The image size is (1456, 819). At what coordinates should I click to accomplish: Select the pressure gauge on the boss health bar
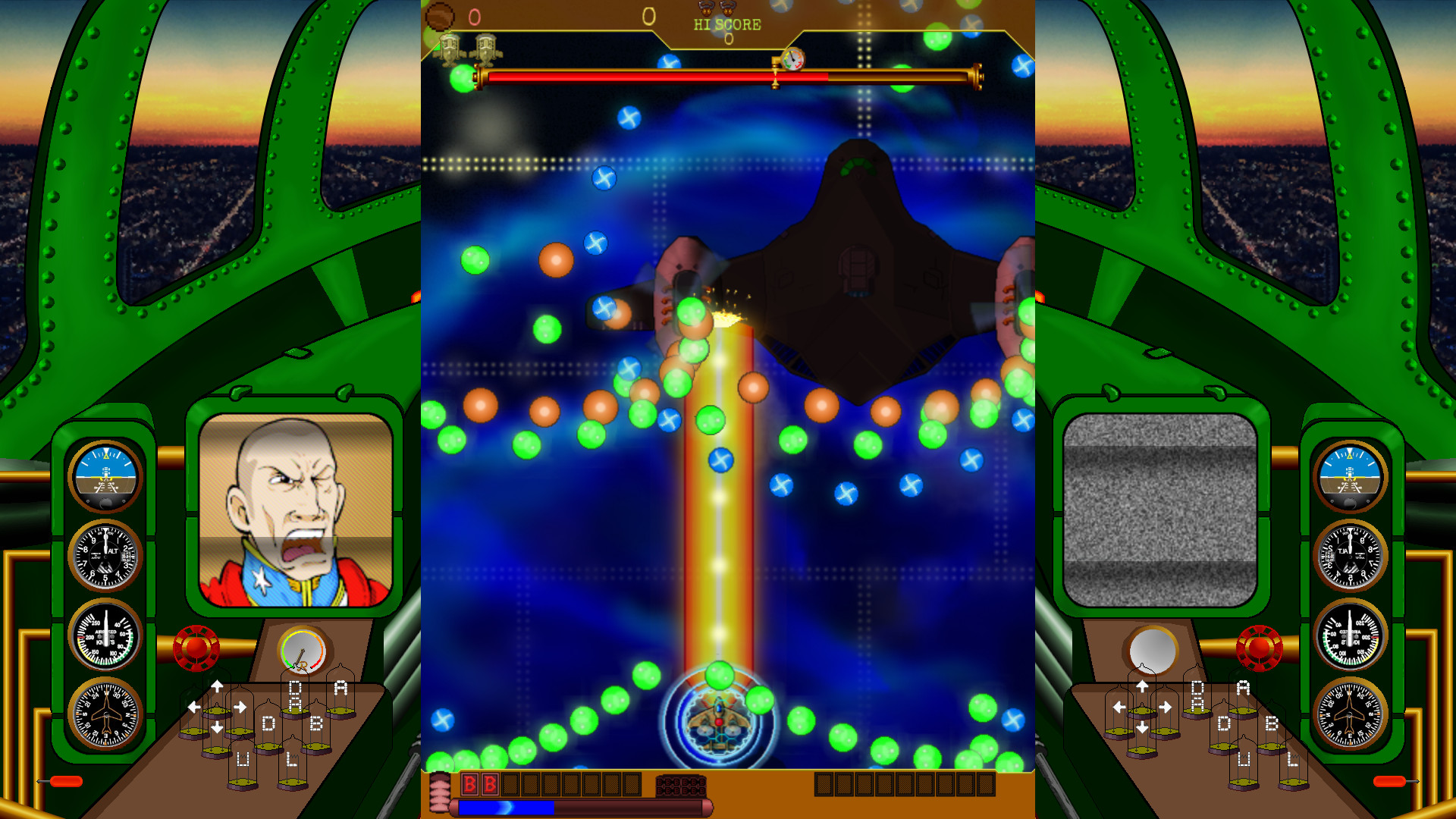tap(794, 61)
